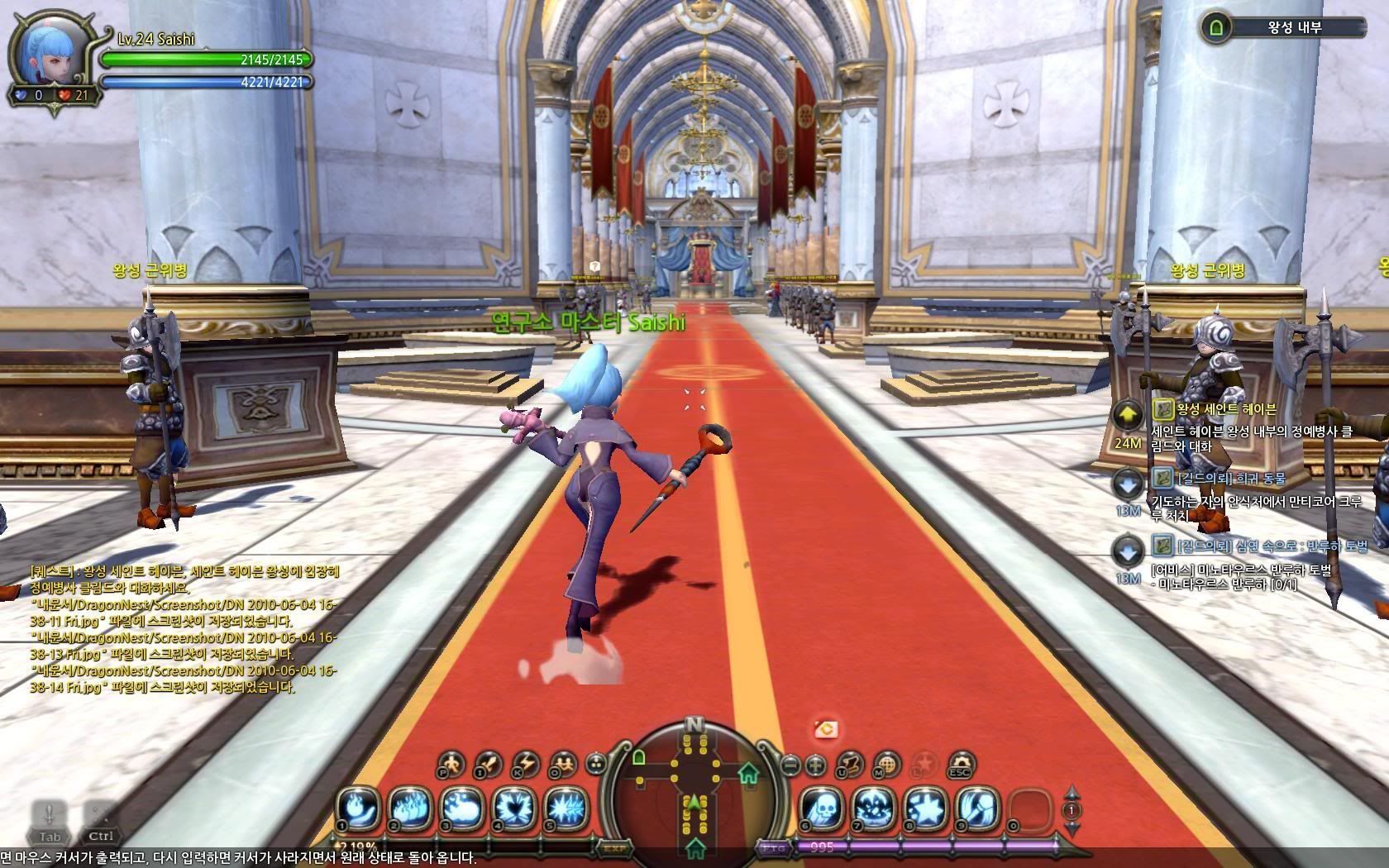Open the community two-figures icon (O)
This screenshot has width=1389, height=868.
click(563, 764)
